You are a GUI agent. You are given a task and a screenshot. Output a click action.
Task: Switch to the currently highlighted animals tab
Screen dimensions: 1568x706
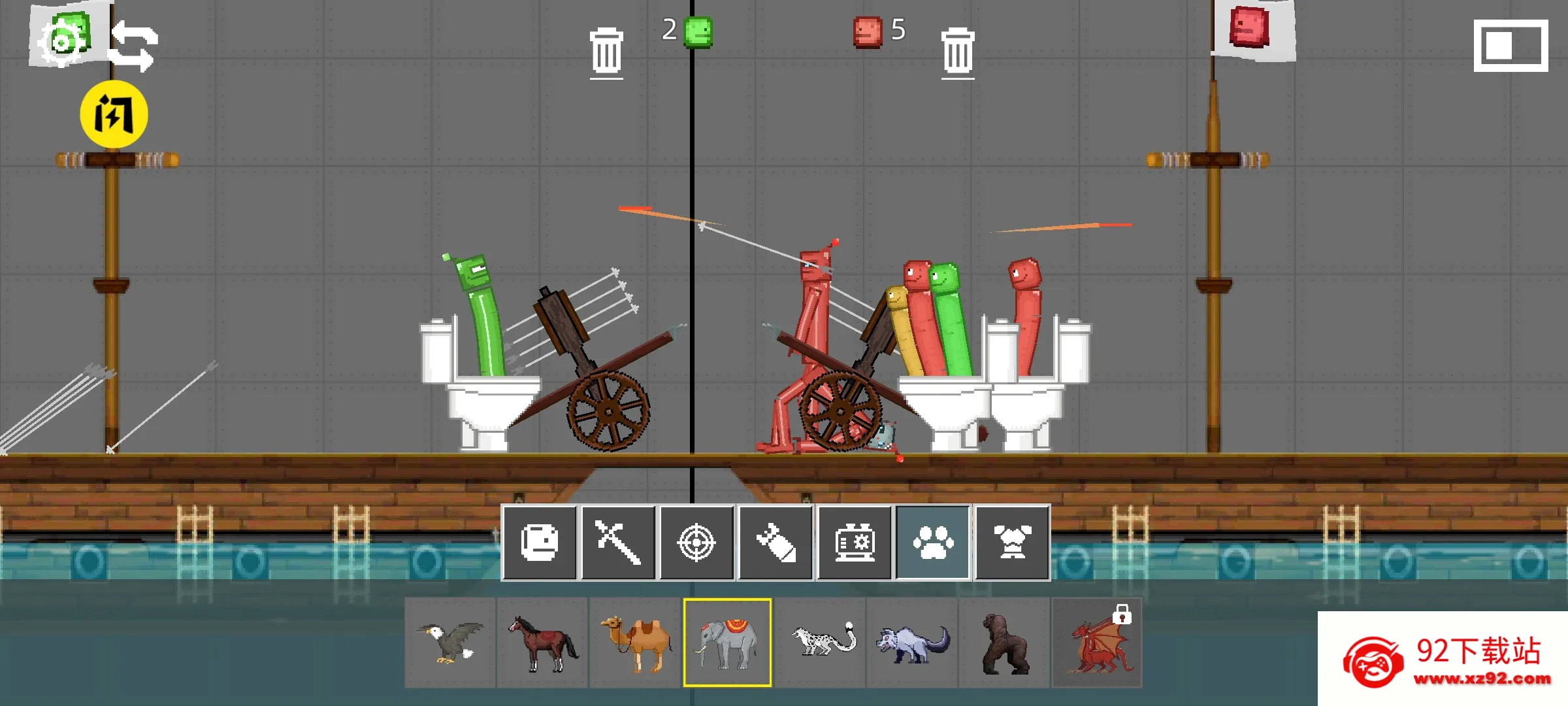(933, 543)
